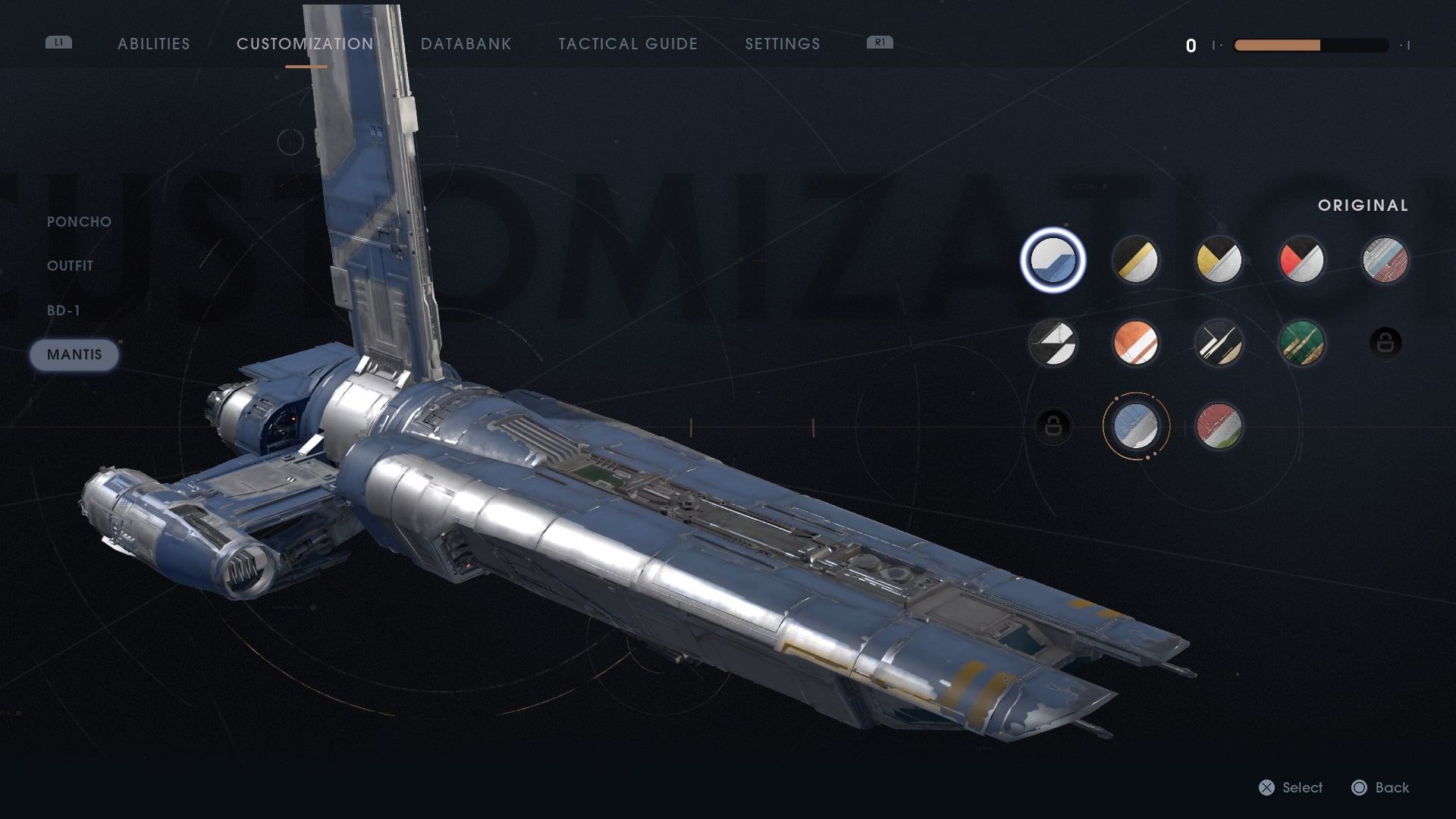The width and height of the screenshot is (1456, 819).
Task: Select the red and white paint scheme
Action: pyautogui.click(x=1302, y=260)
